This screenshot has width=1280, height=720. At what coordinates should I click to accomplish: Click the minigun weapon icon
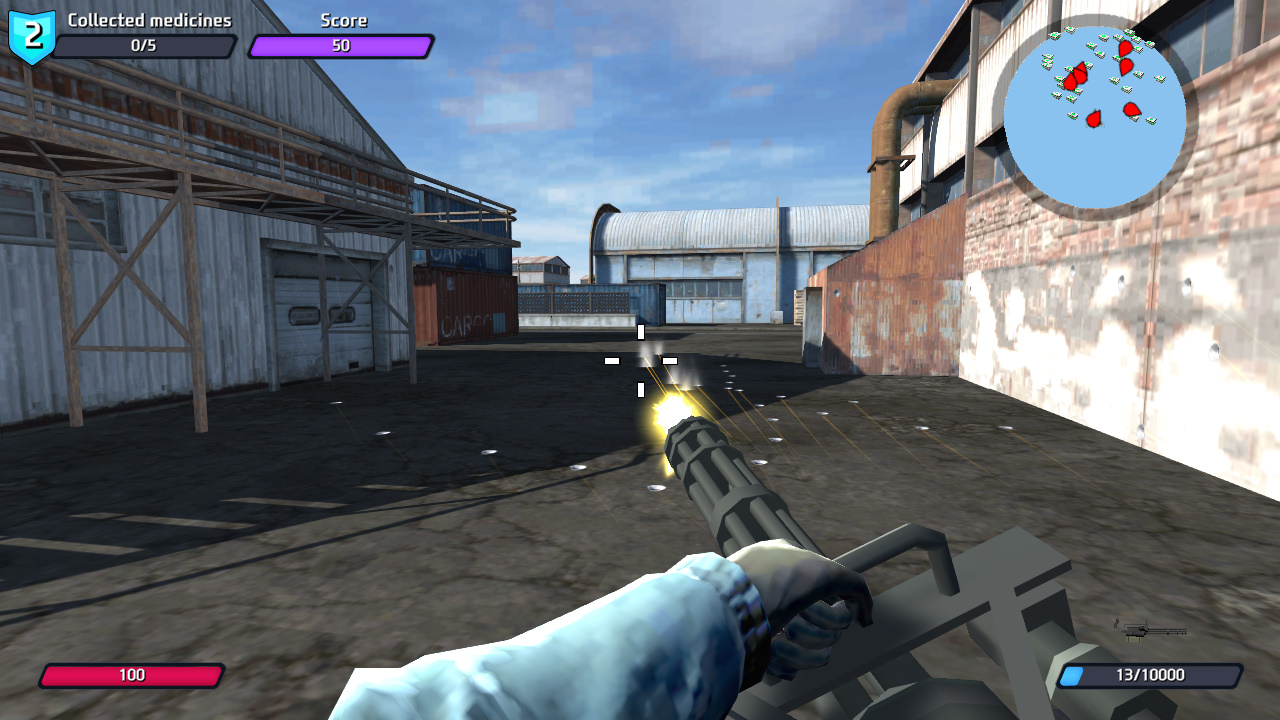click(1148, 632)
